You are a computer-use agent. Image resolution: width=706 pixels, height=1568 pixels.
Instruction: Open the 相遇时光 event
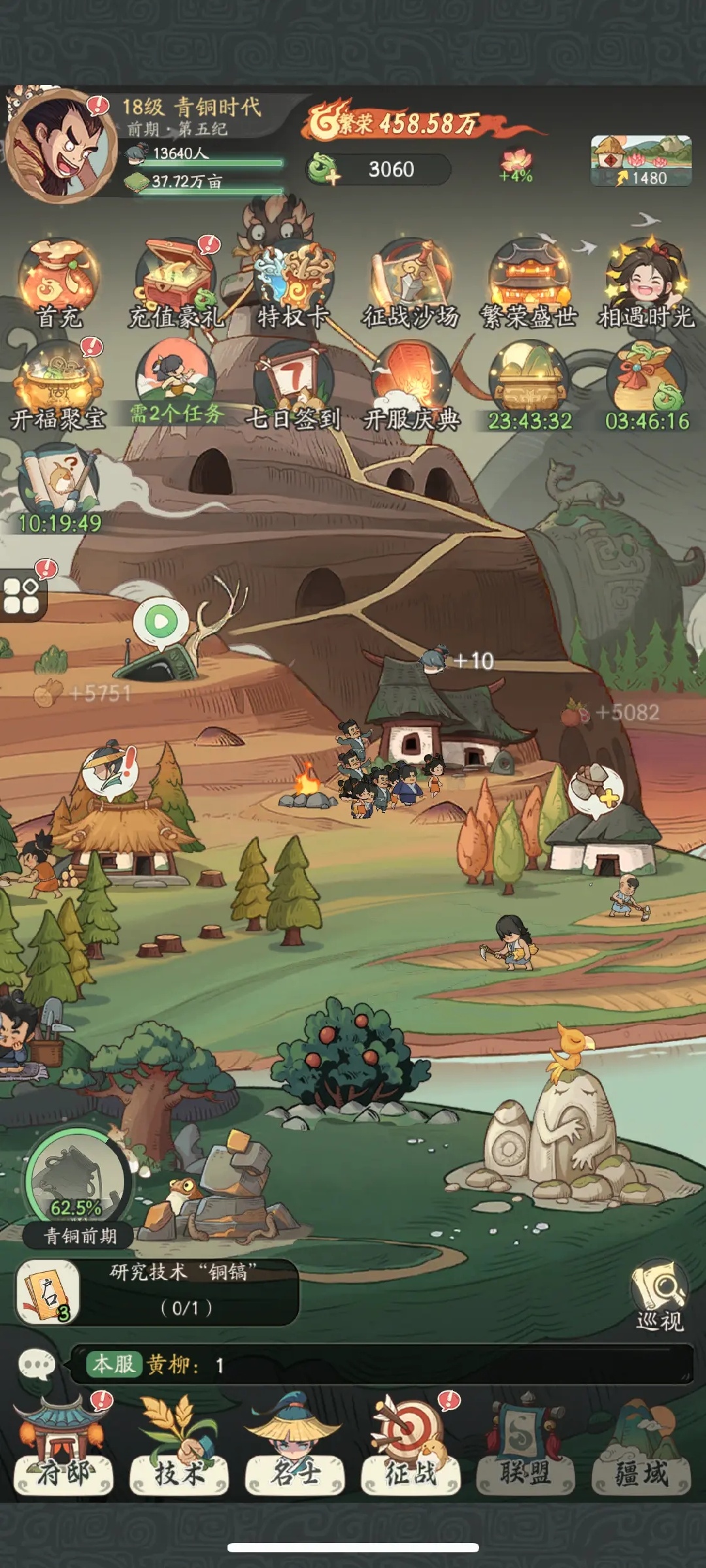647,281
